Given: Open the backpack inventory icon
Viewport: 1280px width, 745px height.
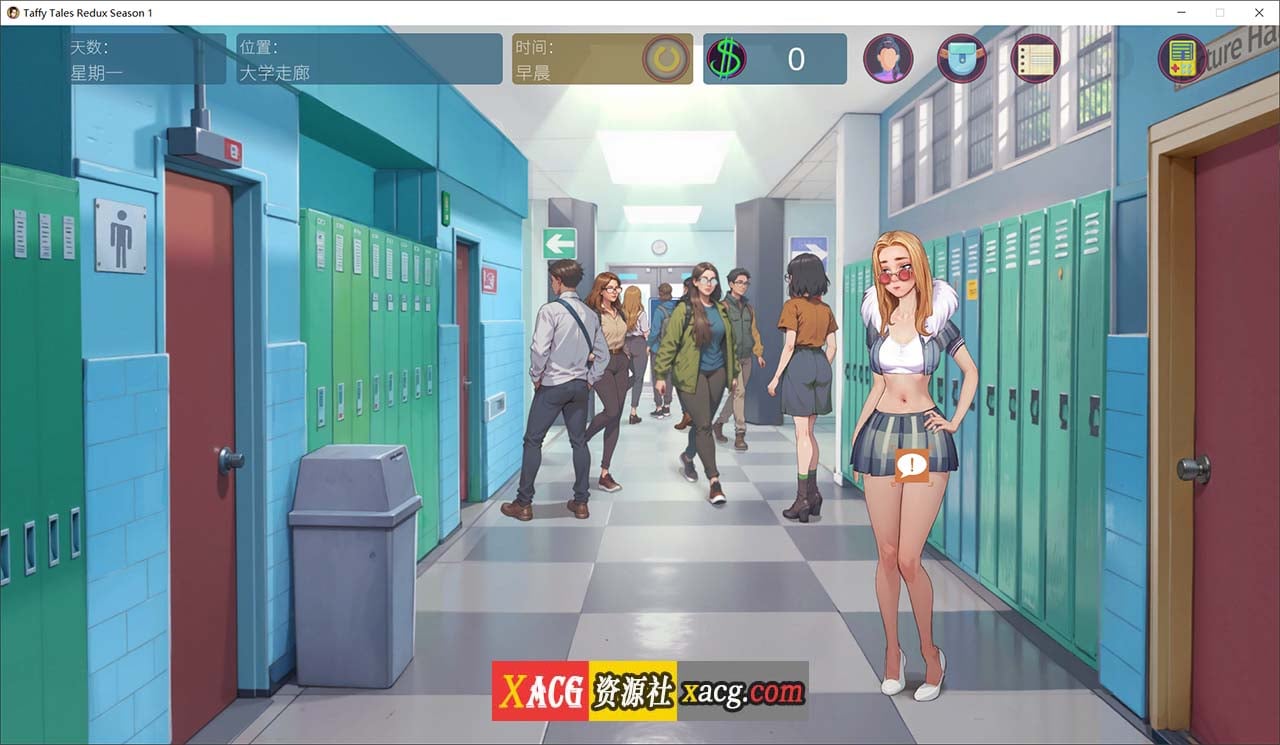Looking at the screenshot, I should (961, 58).
